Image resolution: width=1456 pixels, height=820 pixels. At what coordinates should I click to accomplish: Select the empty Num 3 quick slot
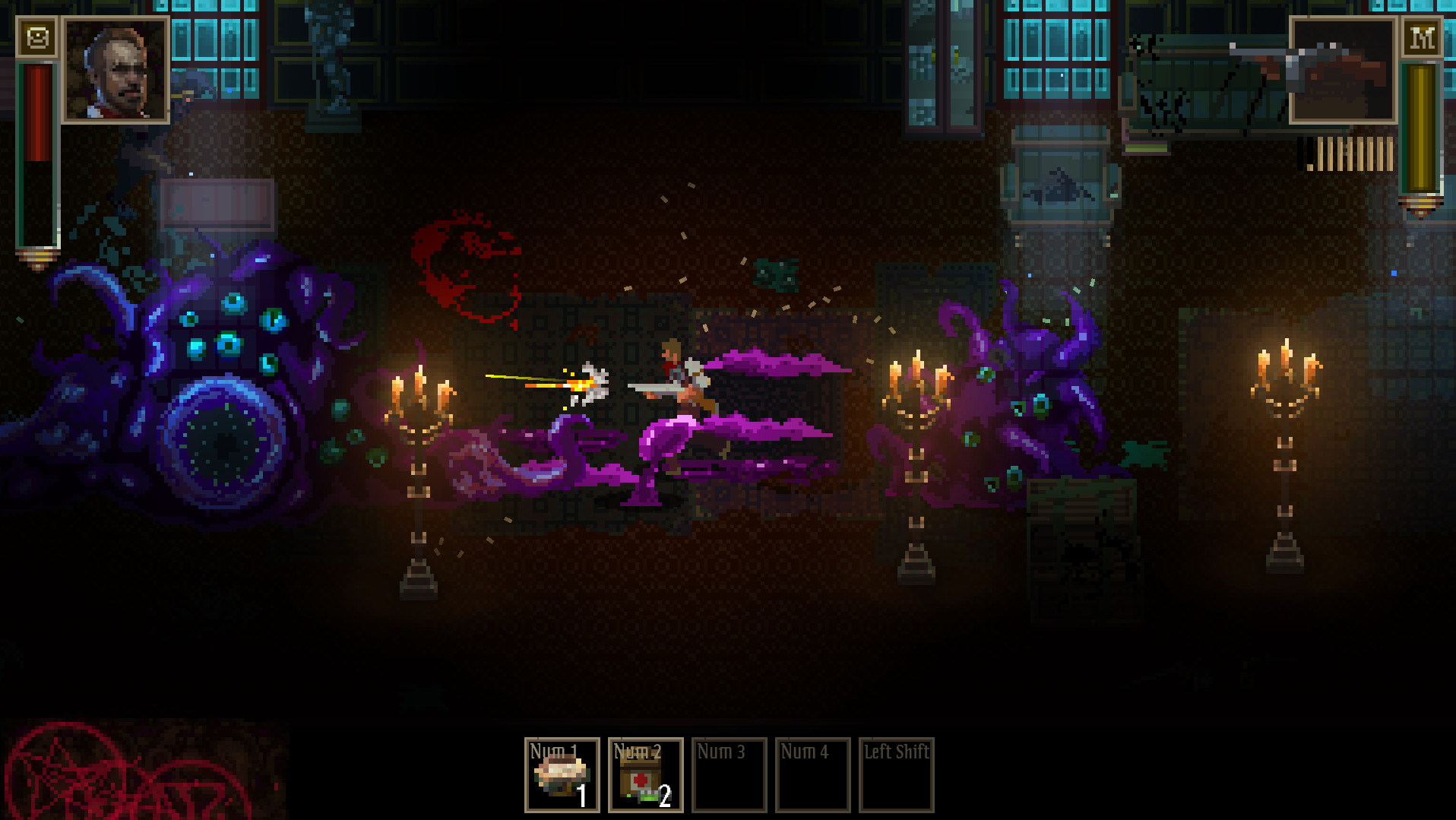click(729, 776)
